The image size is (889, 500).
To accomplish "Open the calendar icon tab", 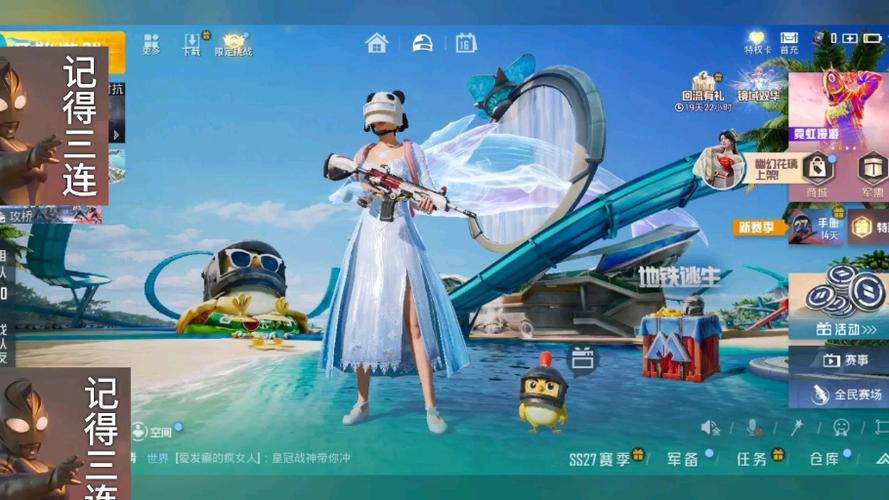I will pos(466,43).
